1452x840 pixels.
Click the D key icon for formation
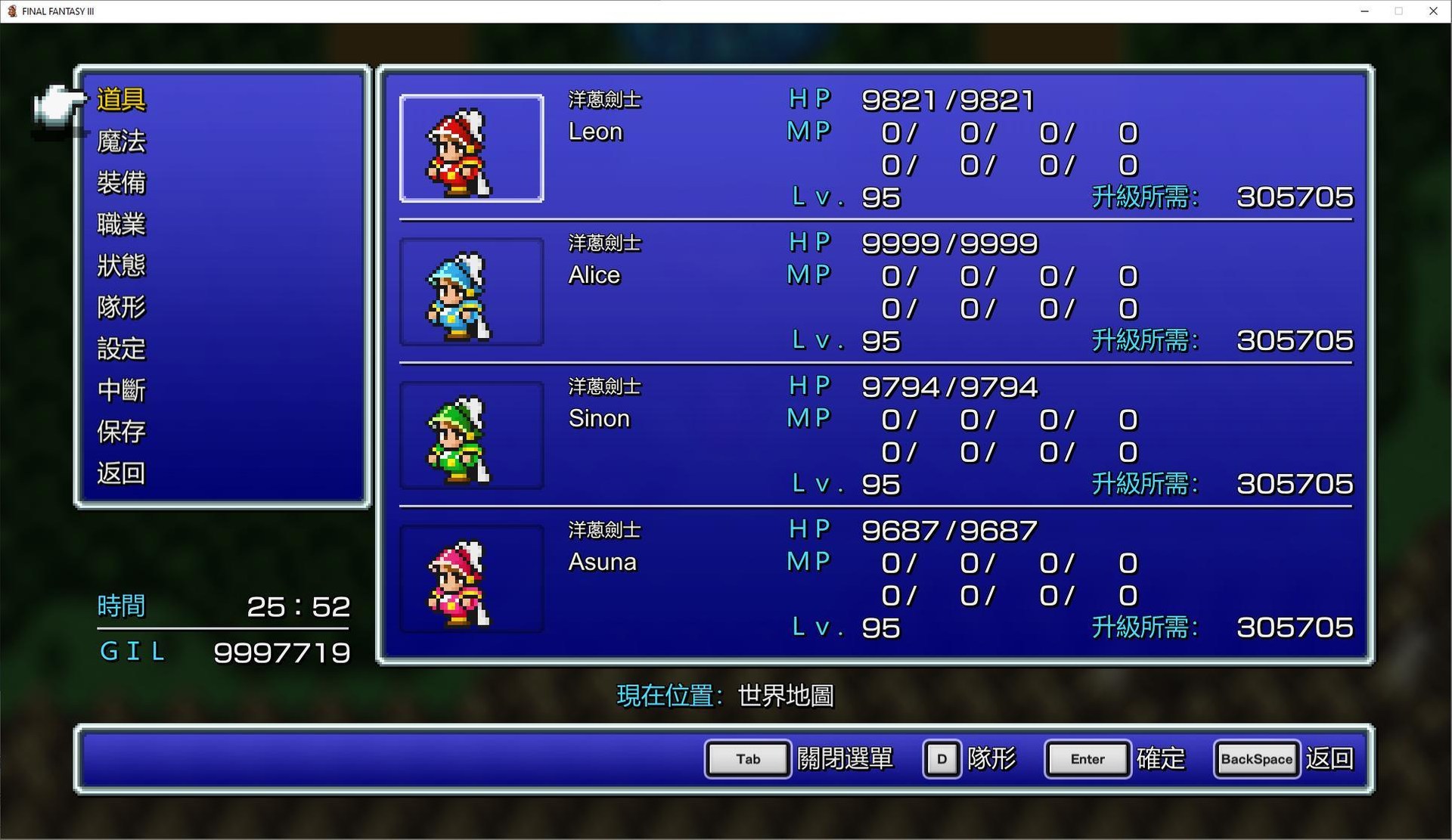click(942, 759)
